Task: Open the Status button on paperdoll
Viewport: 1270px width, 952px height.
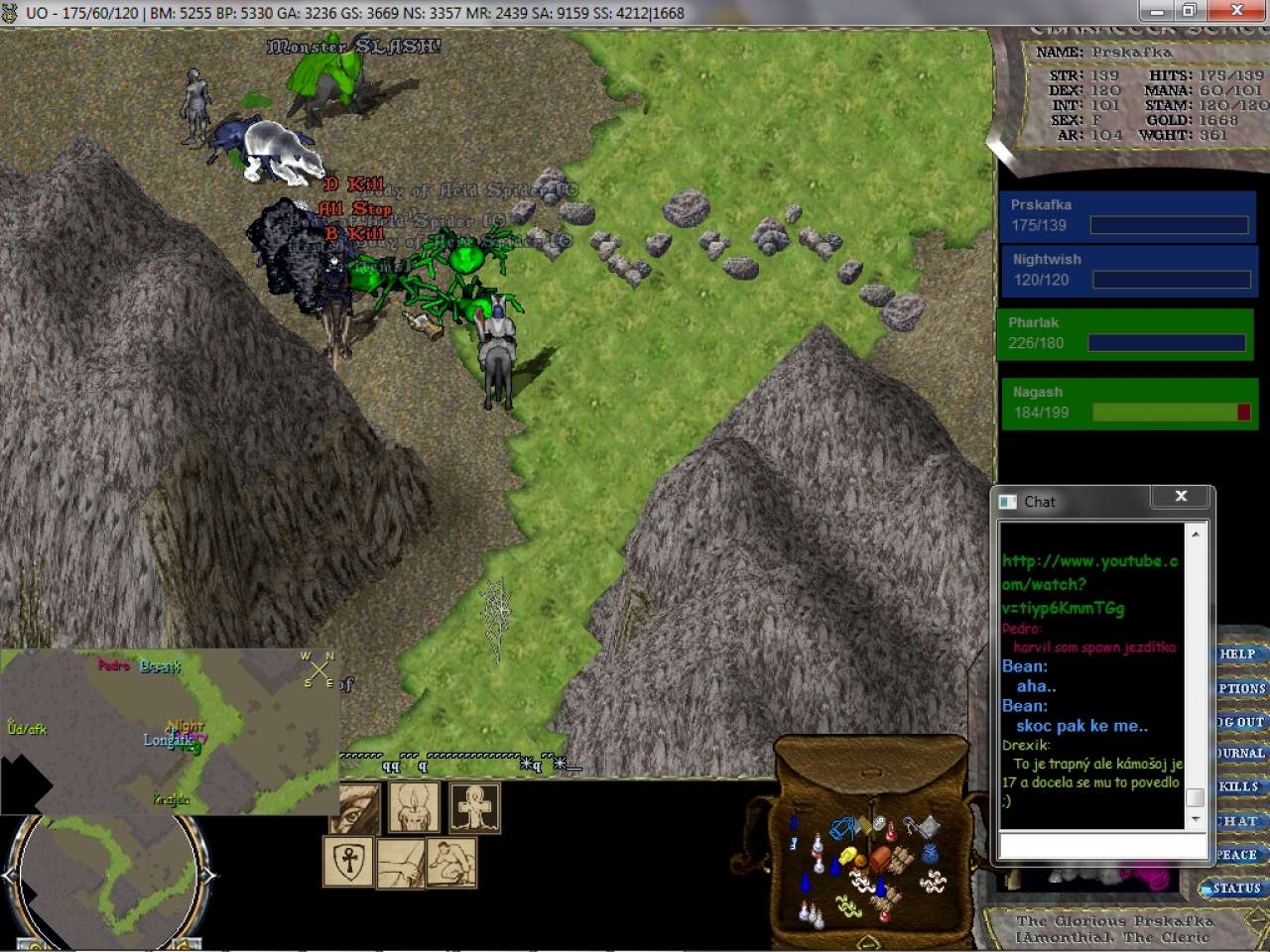Action: point(1234,889)
